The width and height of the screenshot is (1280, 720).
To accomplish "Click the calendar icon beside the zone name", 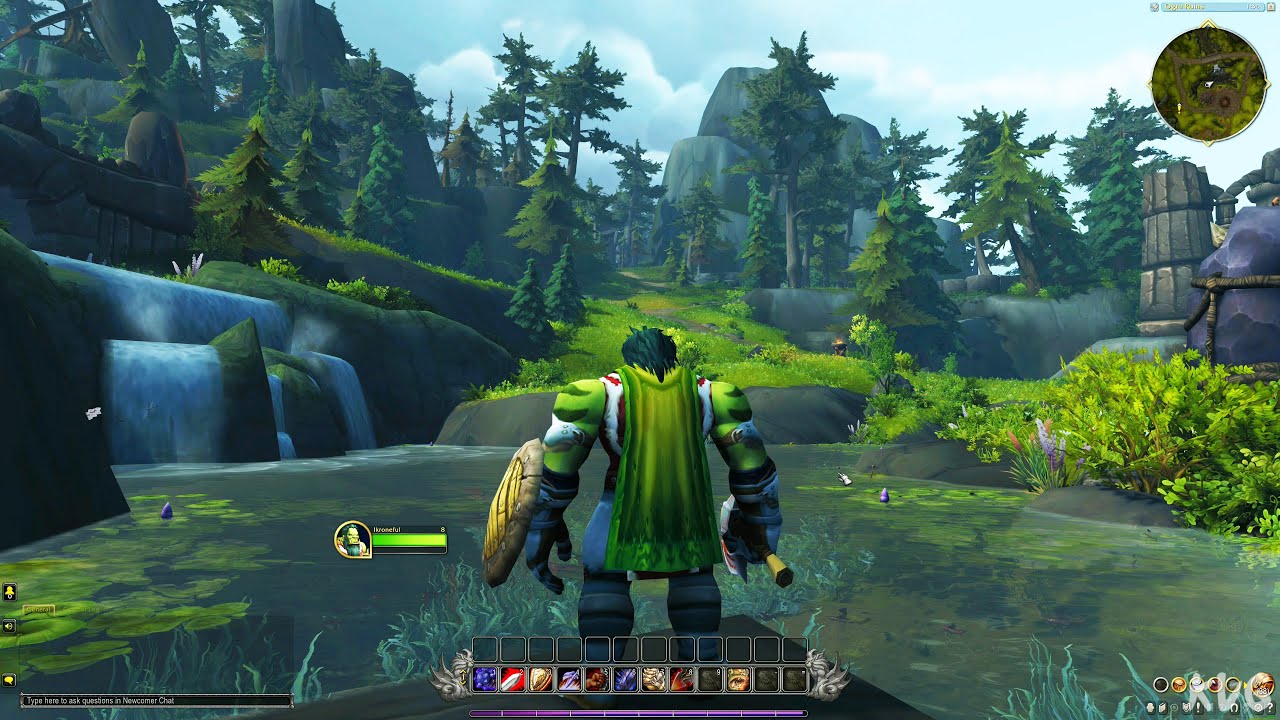I will [x=1271, y=8].
